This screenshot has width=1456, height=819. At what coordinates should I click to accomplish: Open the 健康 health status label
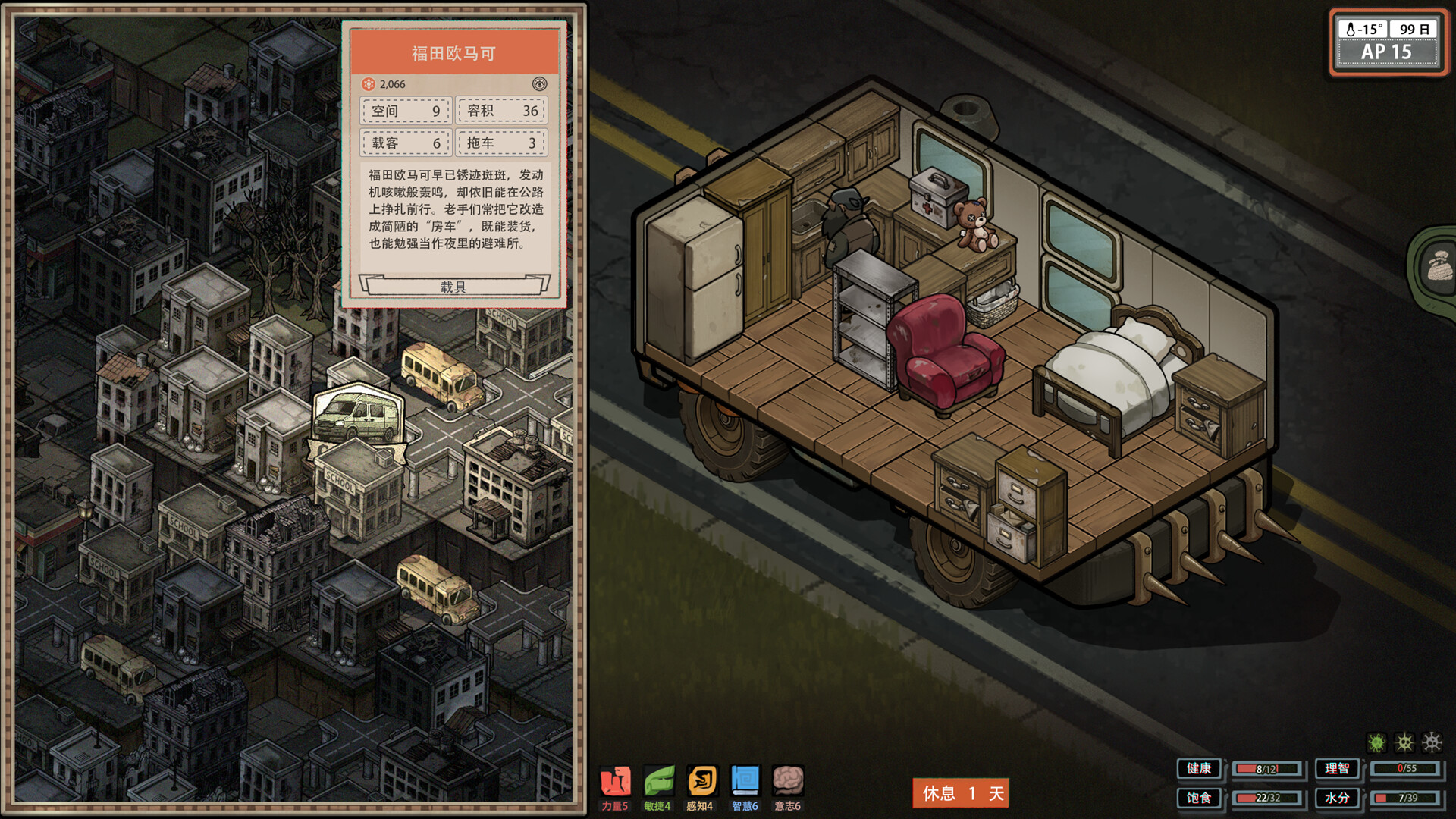click(x=1199, y=769)
